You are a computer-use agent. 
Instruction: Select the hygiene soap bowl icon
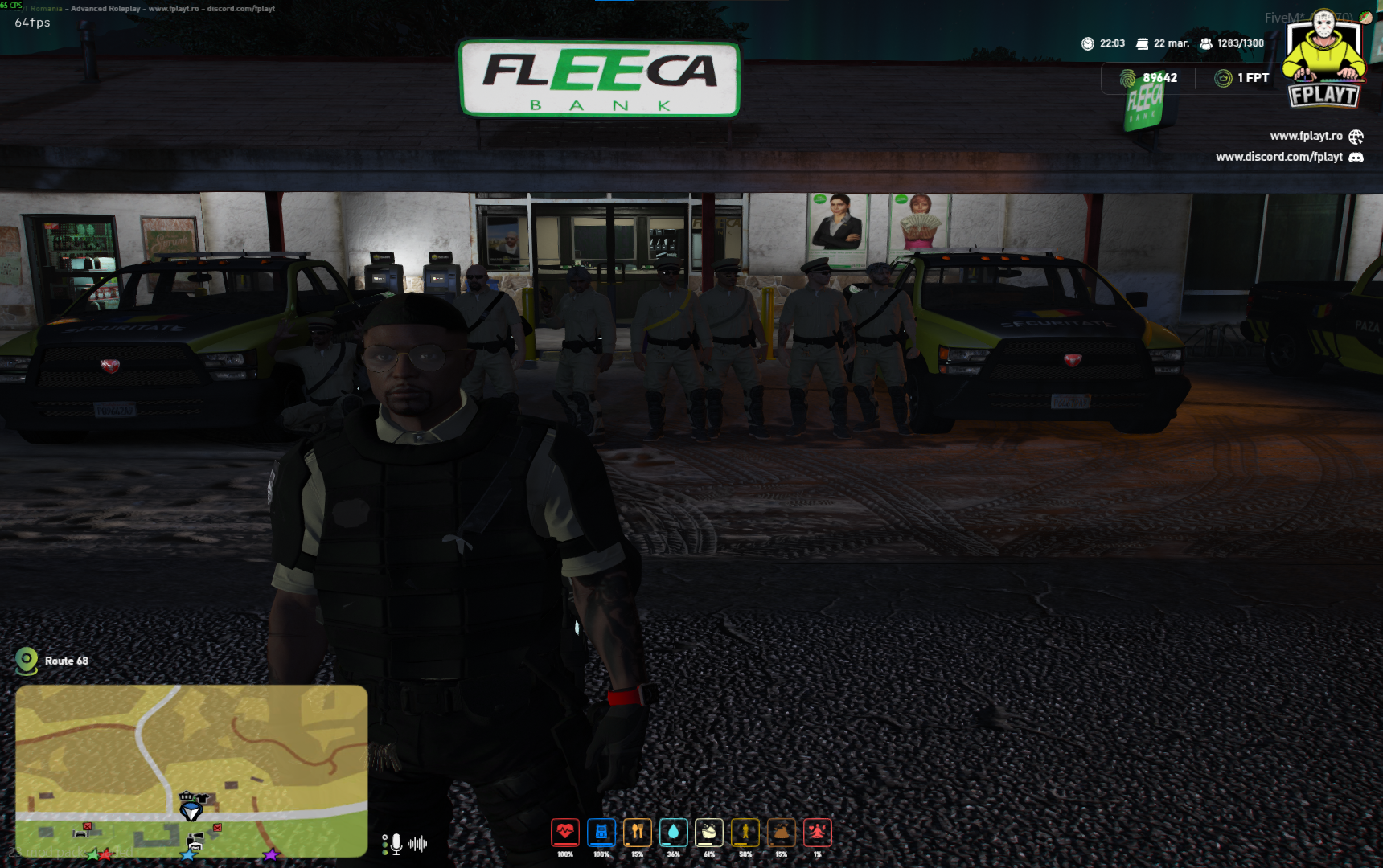coord(708,833)
